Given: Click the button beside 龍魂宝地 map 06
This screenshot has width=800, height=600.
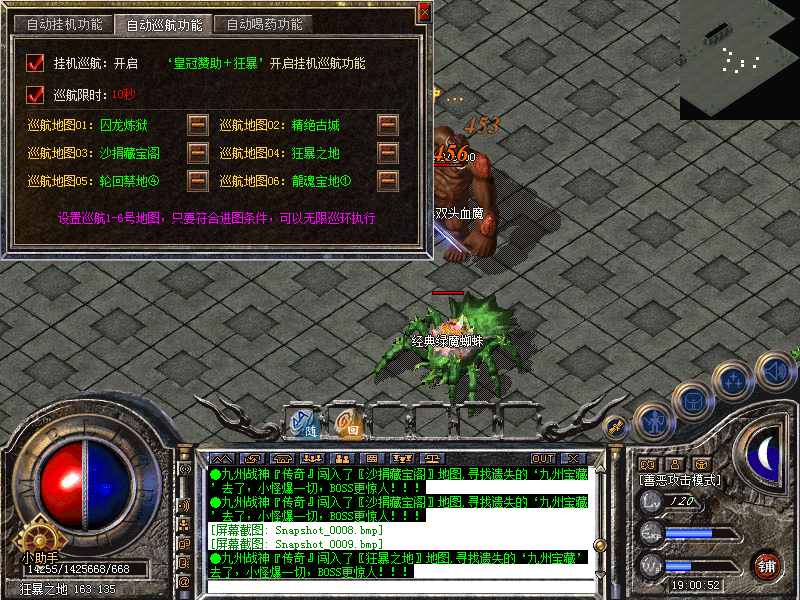Looking at the screenshot, I should (387, 181).
